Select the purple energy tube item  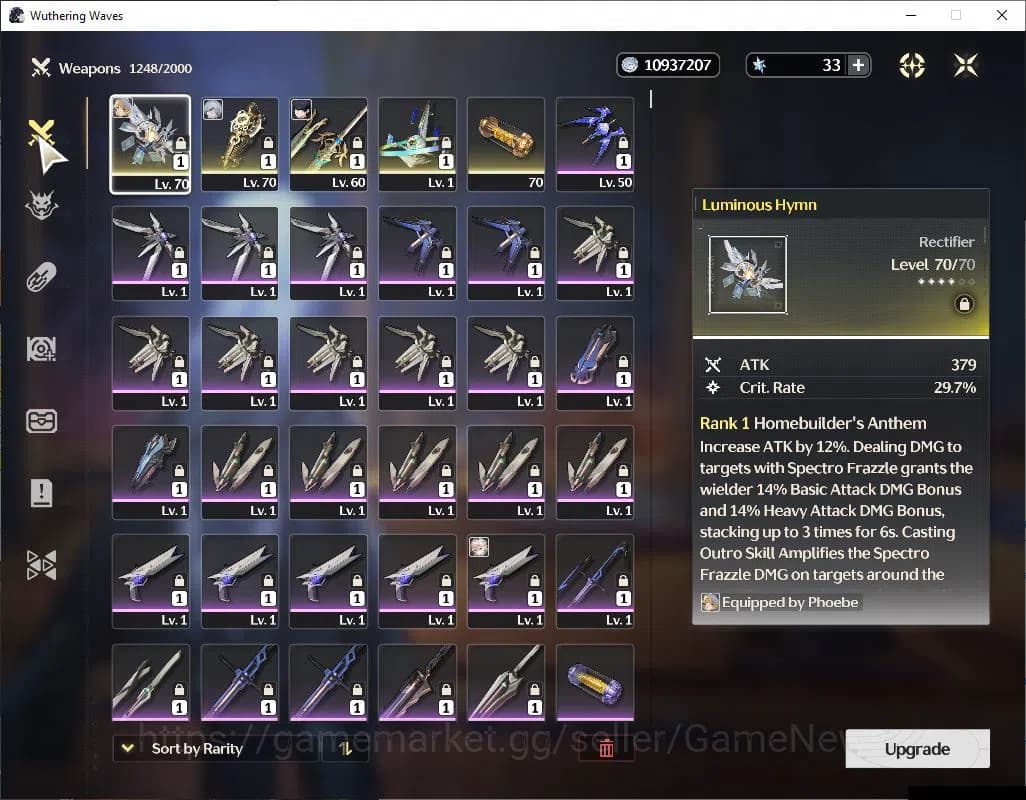pyautogui.click(x=595, y=682)
